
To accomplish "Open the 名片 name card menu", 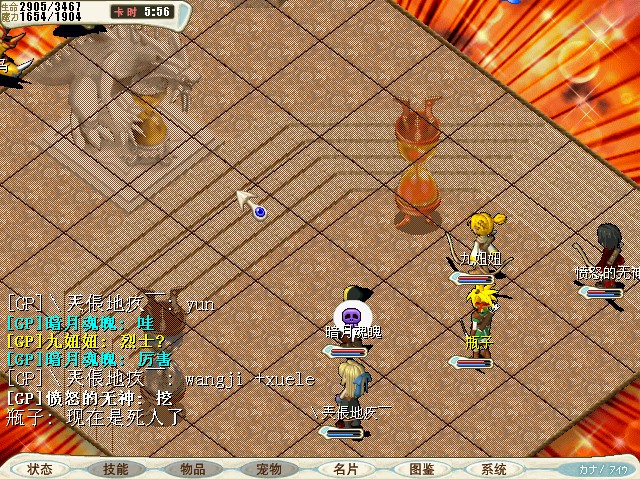I will [344, 469].
